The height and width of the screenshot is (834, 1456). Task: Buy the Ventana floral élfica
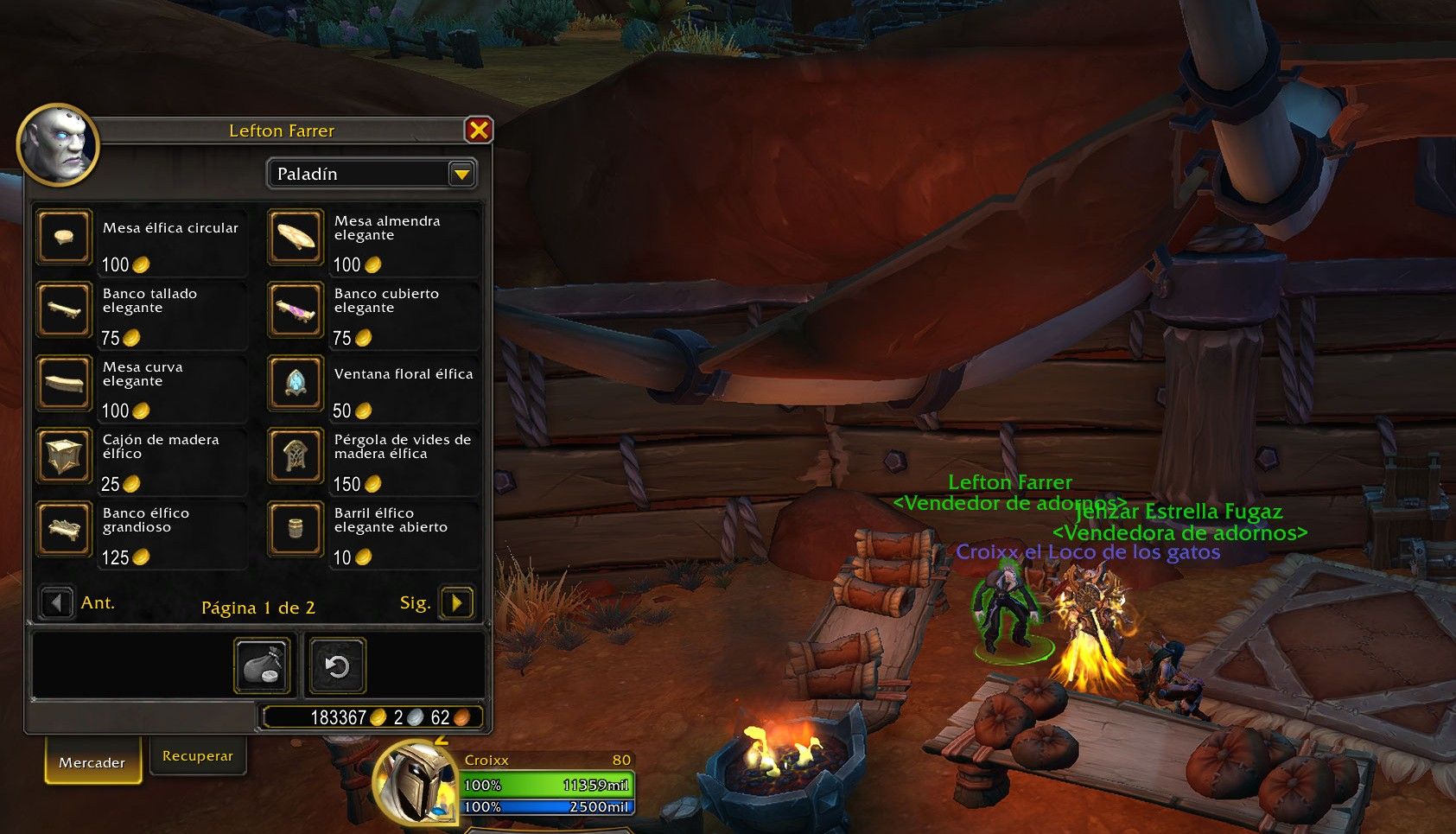296,383
